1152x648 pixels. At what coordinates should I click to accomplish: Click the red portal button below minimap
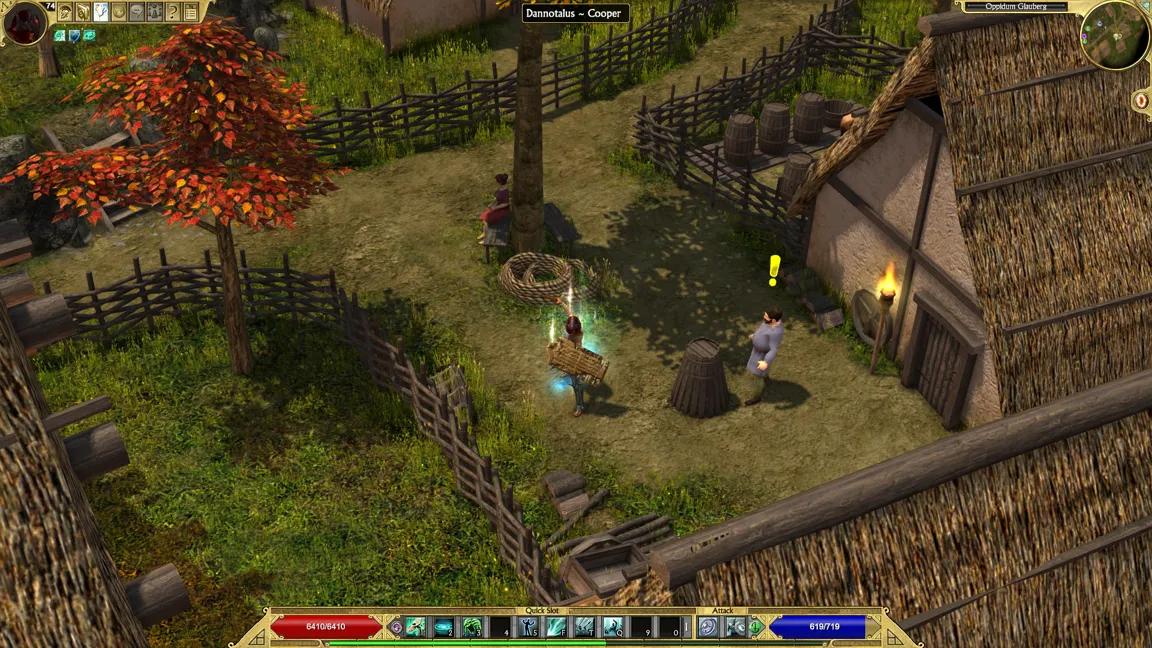(1141, 100)
